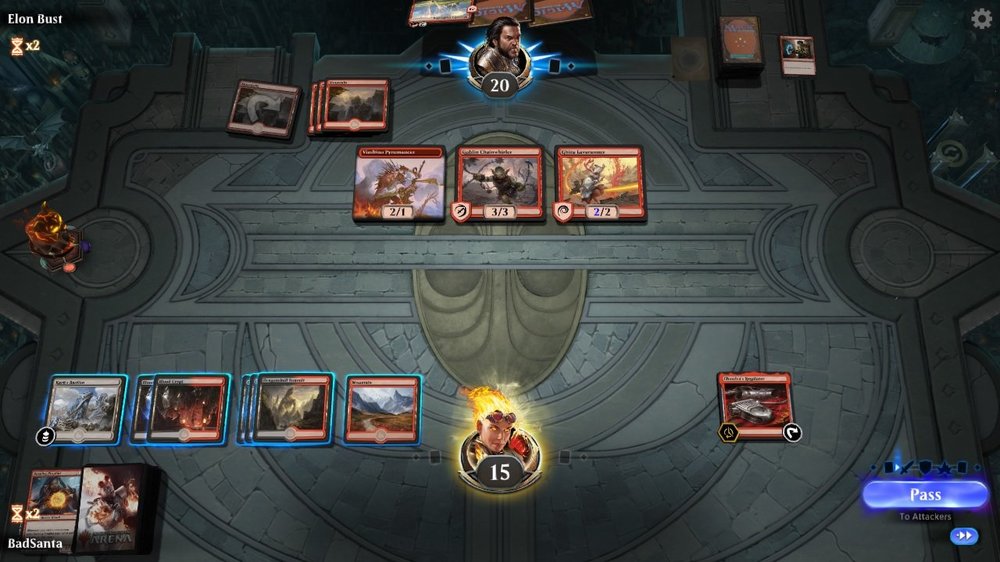The height and width of the screenshot is (562, 1000).
Task: Tap the Mountain land card
Action: point(382,408)
